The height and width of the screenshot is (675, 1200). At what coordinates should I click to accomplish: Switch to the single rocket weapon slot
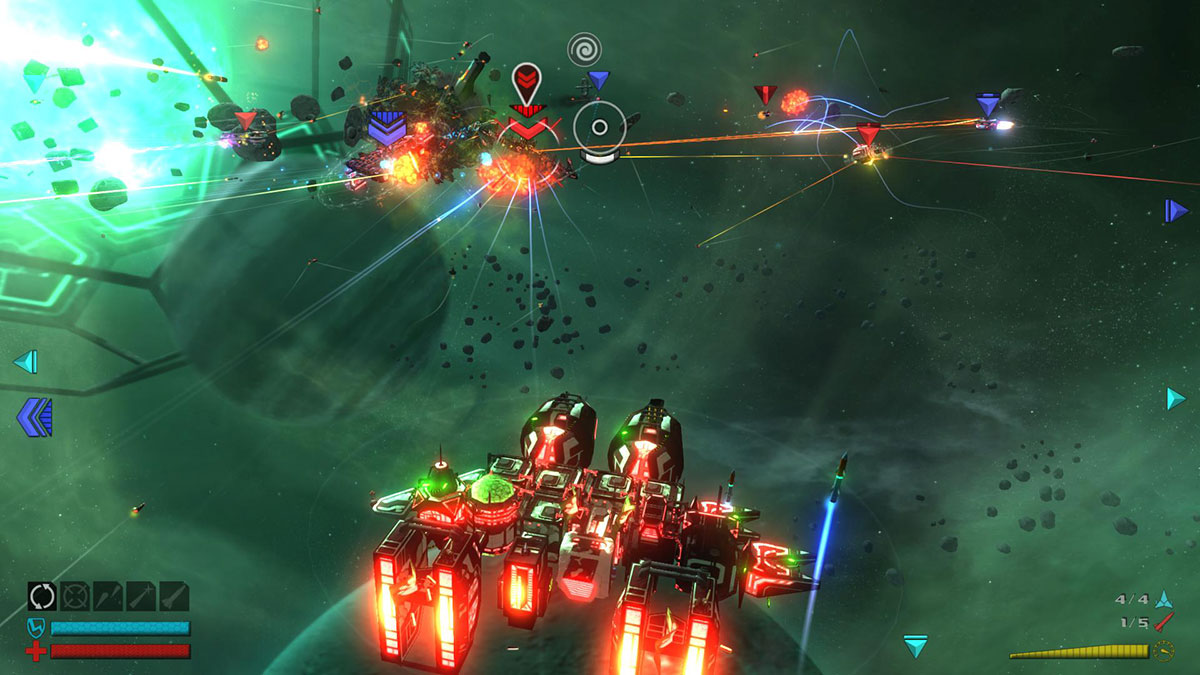point(174,597)
